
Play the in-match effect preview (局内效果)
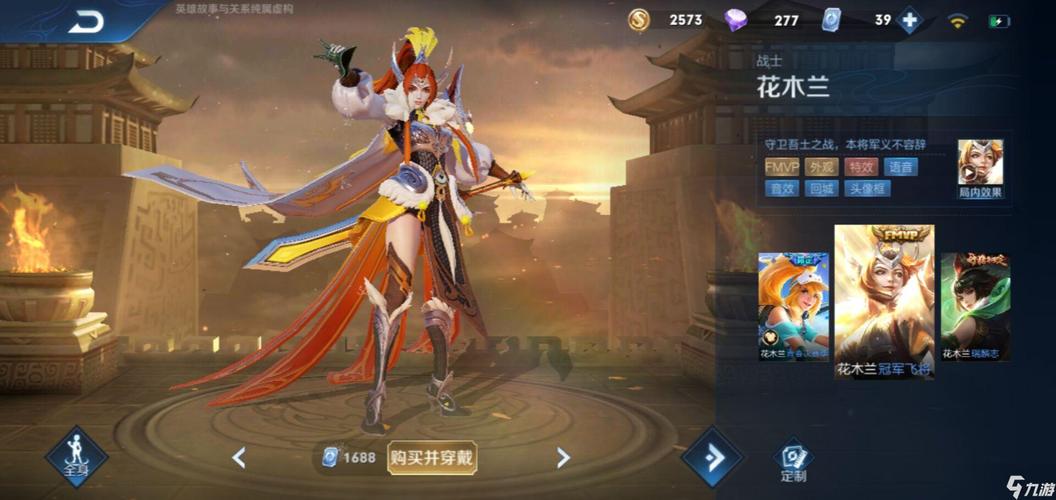tap(980, 164)
